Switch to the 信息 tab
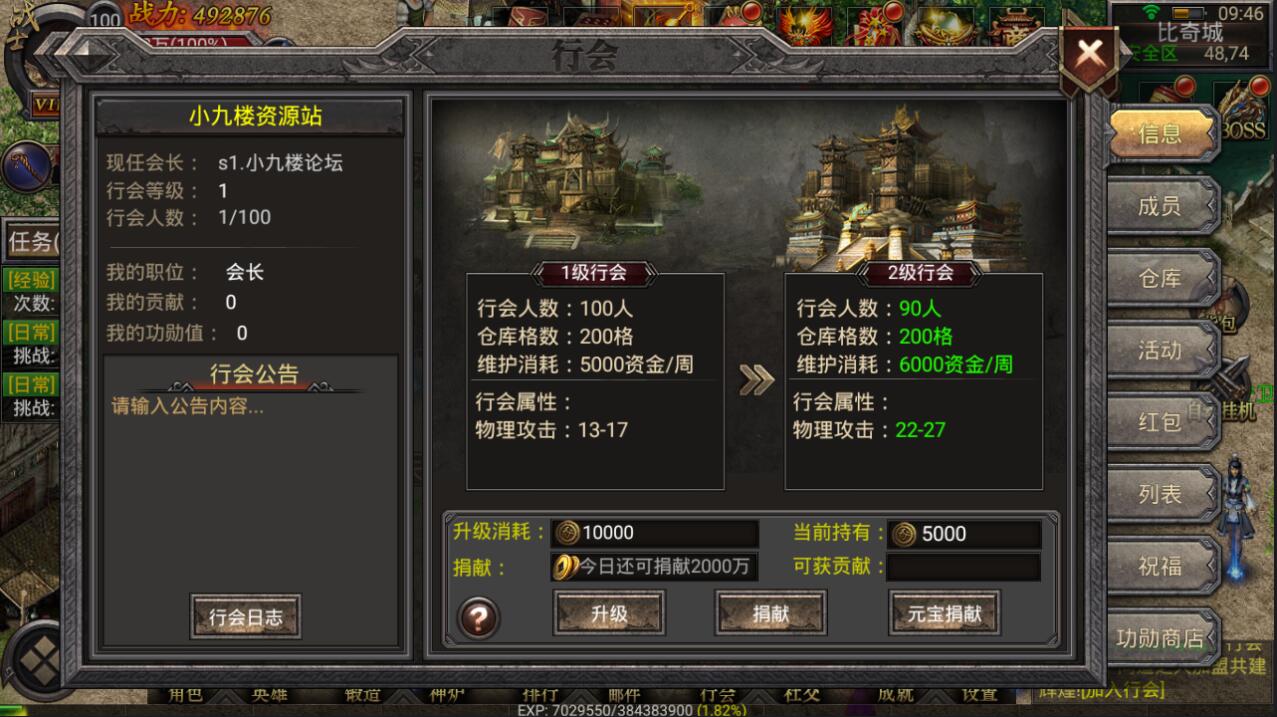The height and width of the screenshot is (717, 1277). (1159, 134)
